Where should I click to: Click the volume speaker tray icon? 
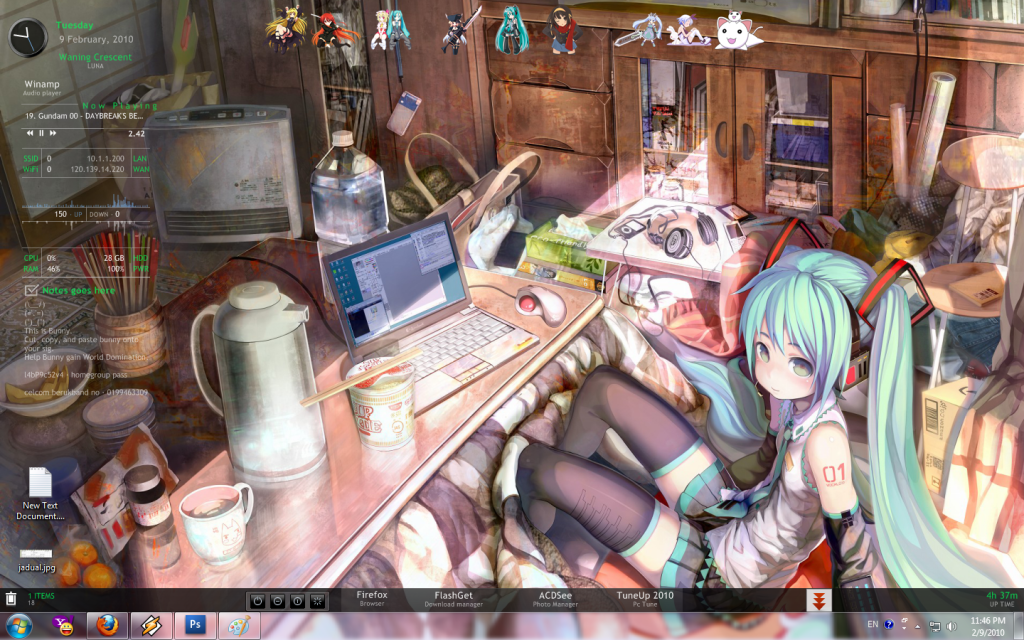(x=950, y=626)
